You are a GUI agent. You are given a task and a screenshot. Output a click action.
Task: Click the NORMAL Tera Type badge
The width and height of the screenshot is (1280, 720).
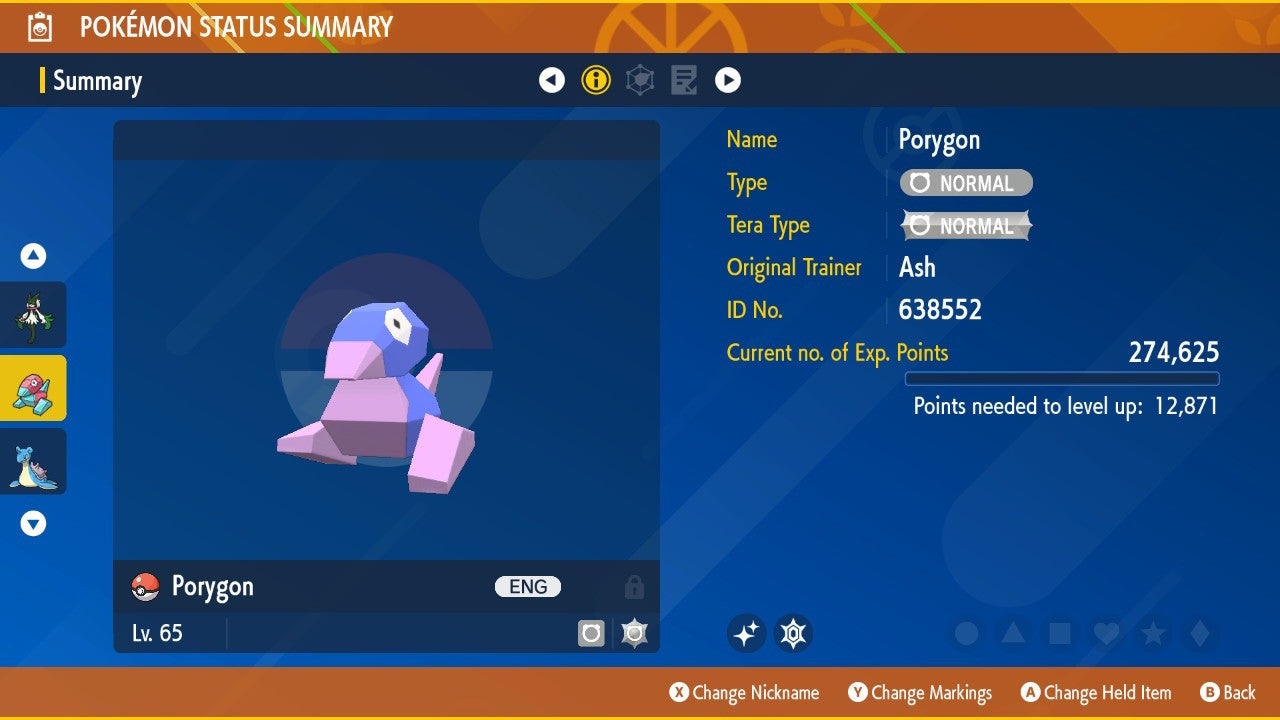(966, 226)
